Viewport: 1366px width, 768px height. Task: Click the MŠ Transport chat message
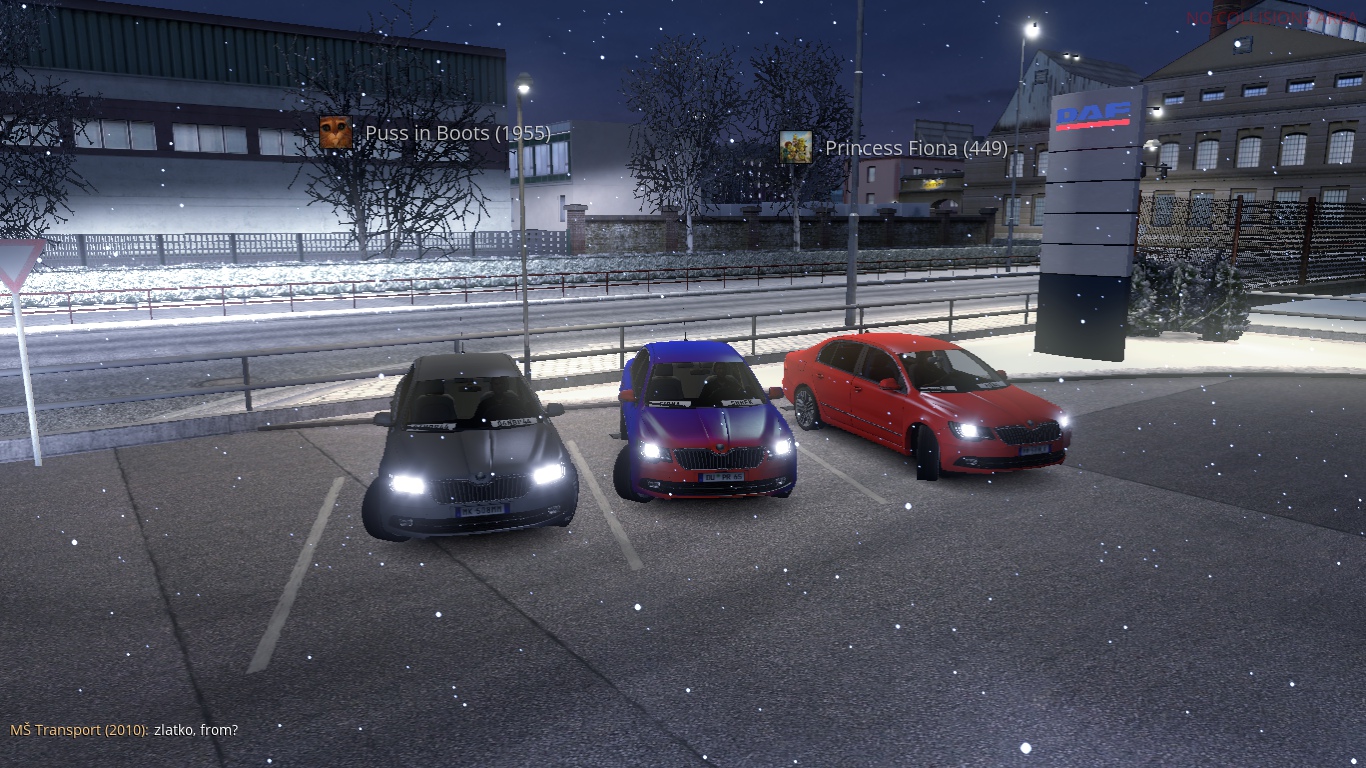click(x=124, y=730)
